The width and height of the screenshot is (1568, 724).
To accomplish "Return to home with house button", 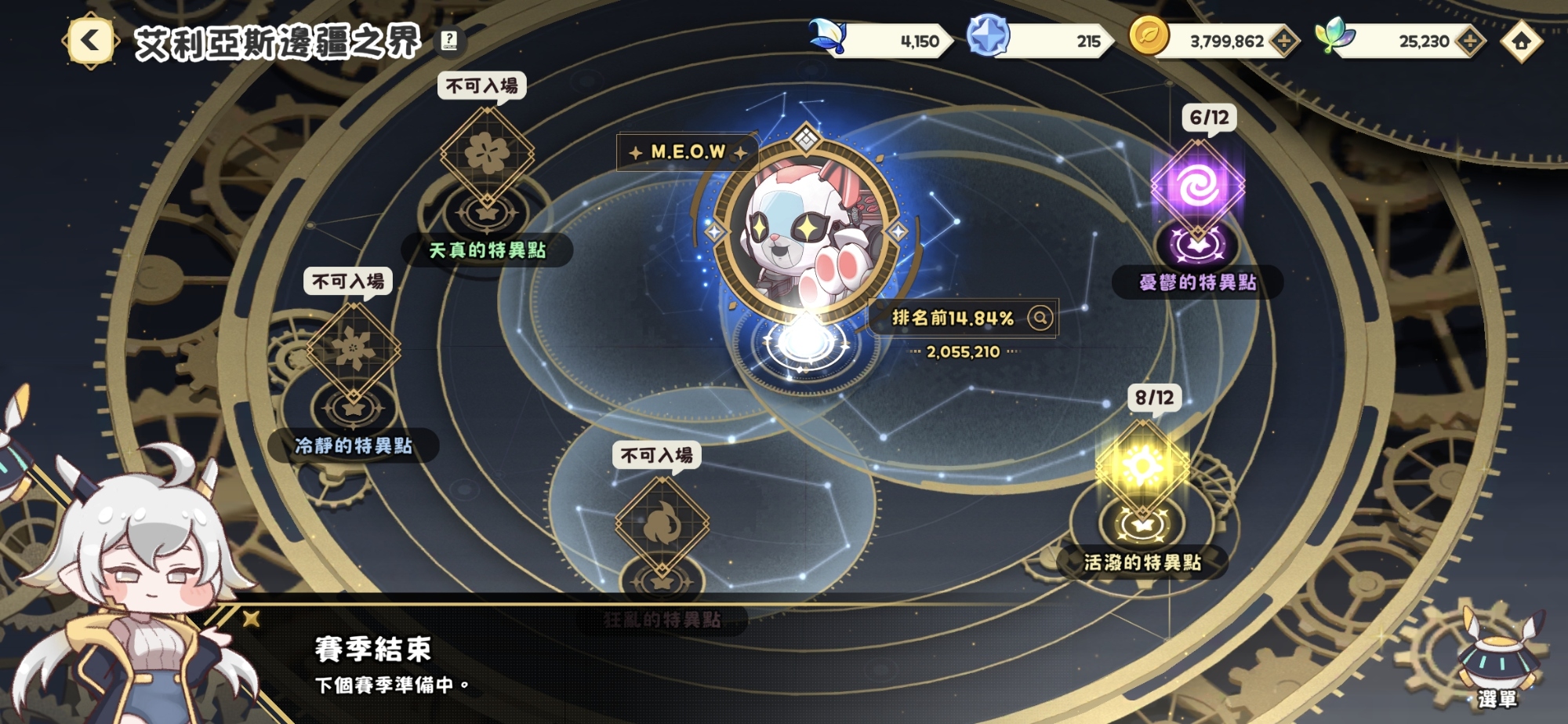I will click(1521, 42).
